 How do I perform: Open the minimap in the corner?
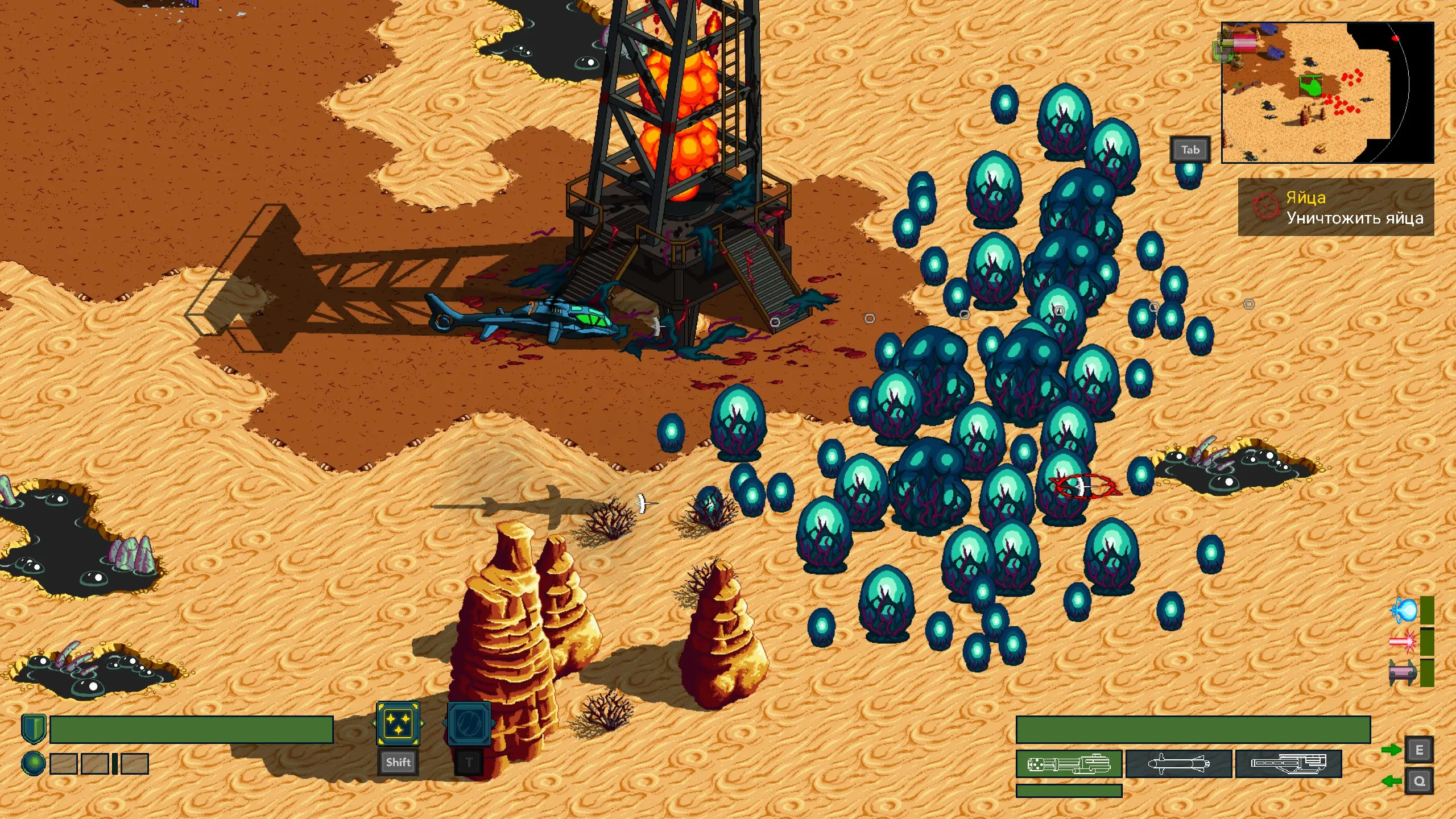[x=1327, y=93]
